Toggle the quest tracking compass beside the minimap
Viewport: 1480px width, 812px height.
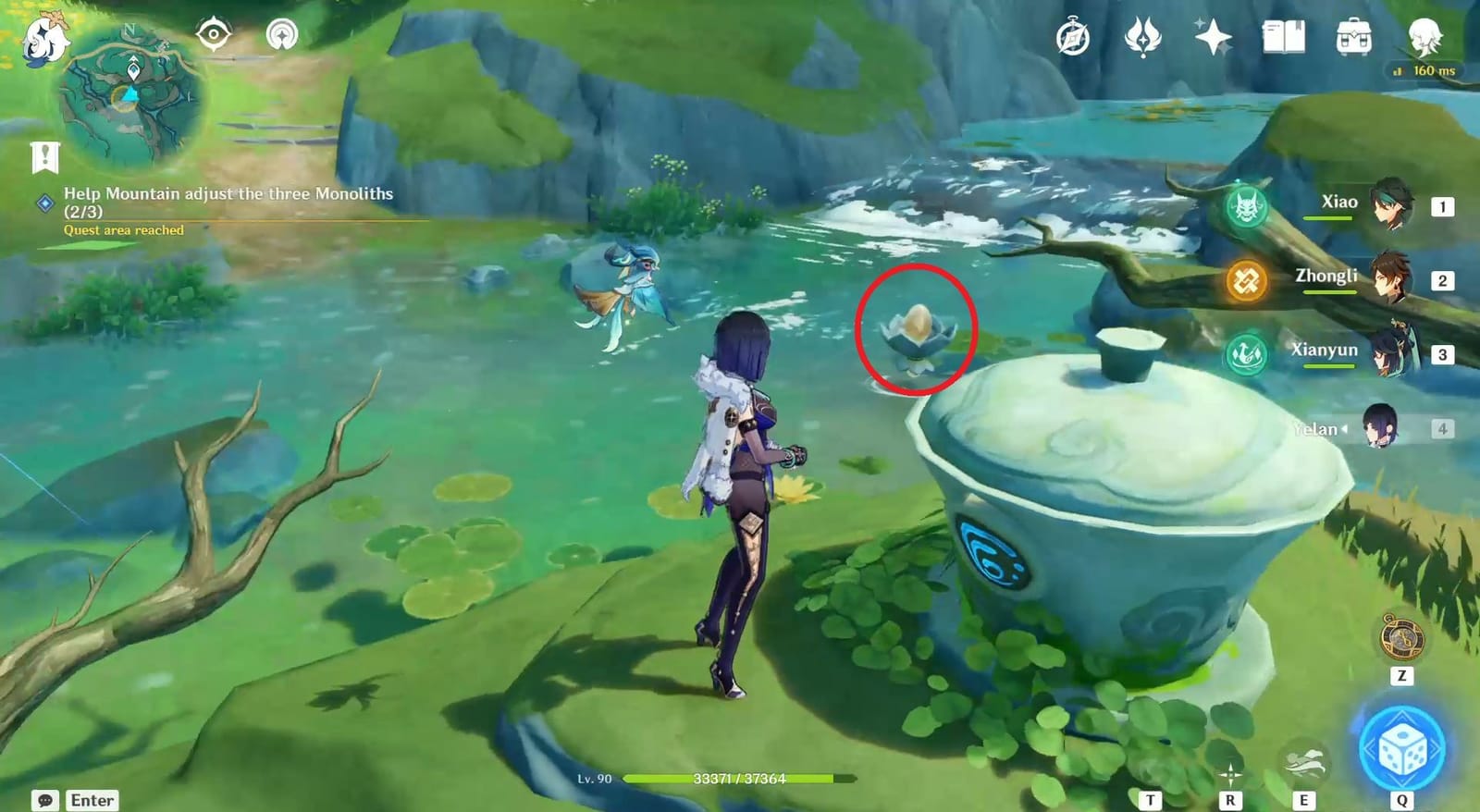[216, 33]
